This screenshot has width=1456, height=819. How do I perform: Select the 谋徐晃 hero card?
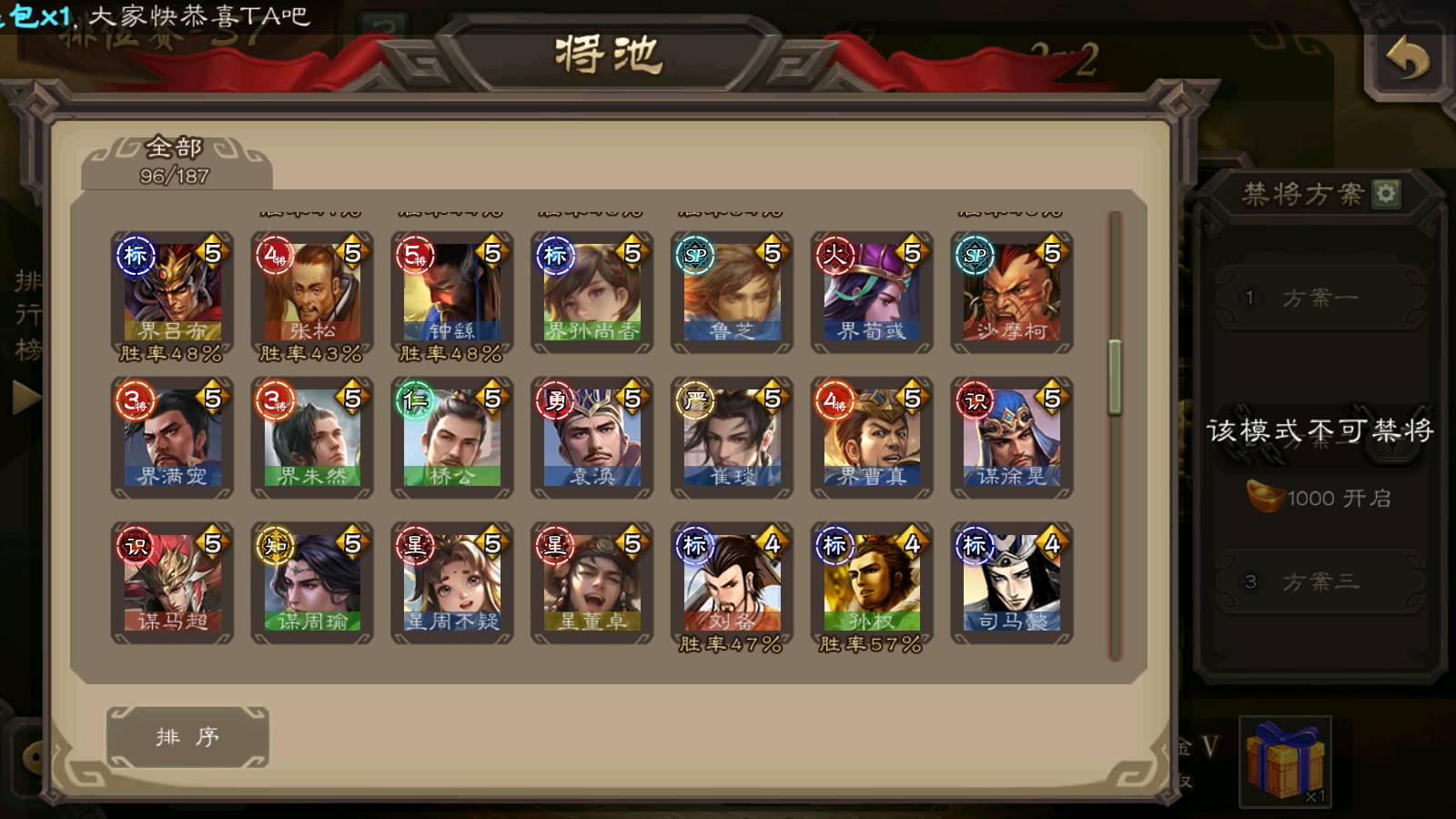[x=1012, y=438]
